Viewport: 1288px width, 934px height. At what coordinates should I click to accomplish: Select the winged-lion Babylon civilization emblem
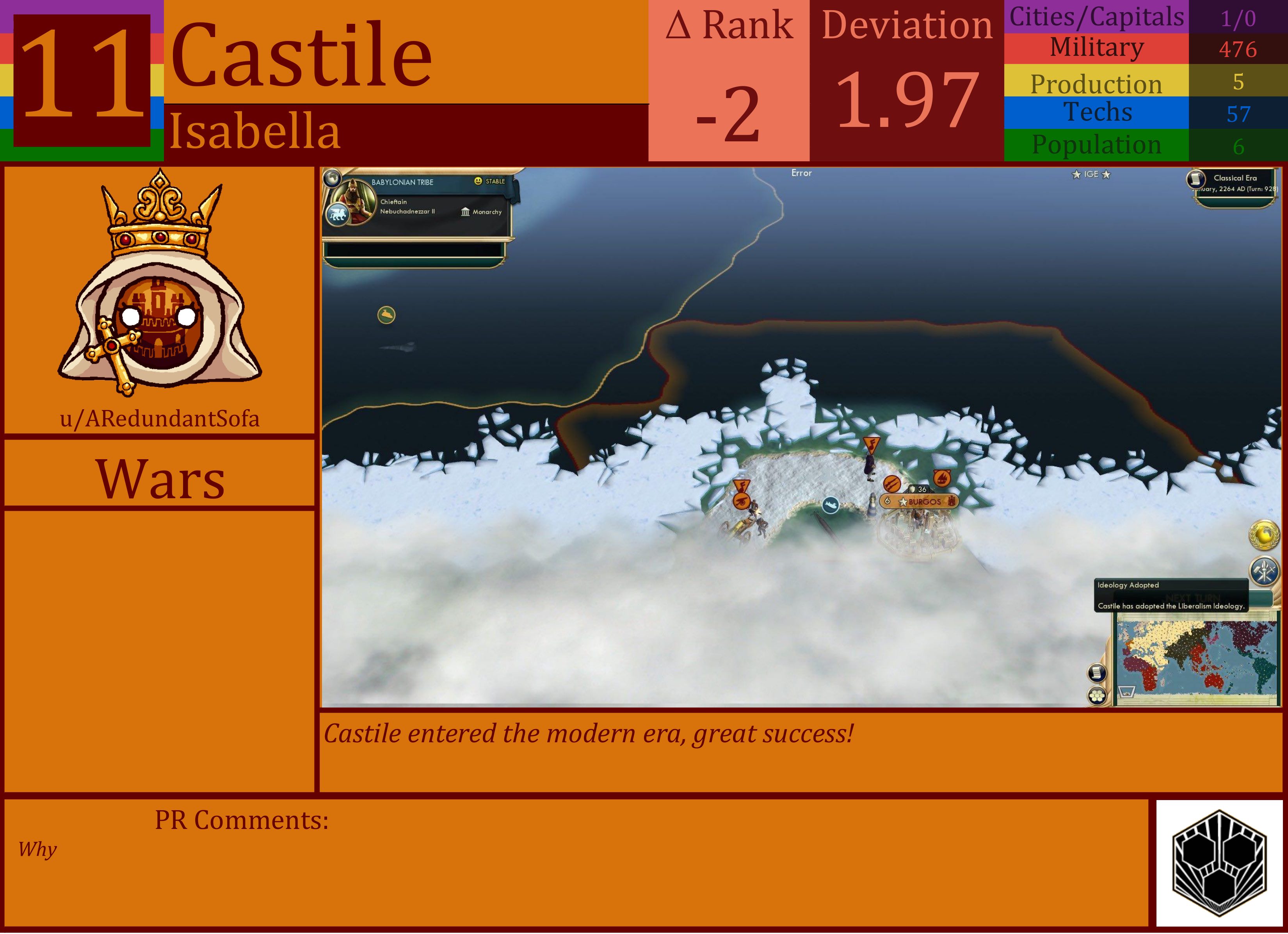[338, 215]
